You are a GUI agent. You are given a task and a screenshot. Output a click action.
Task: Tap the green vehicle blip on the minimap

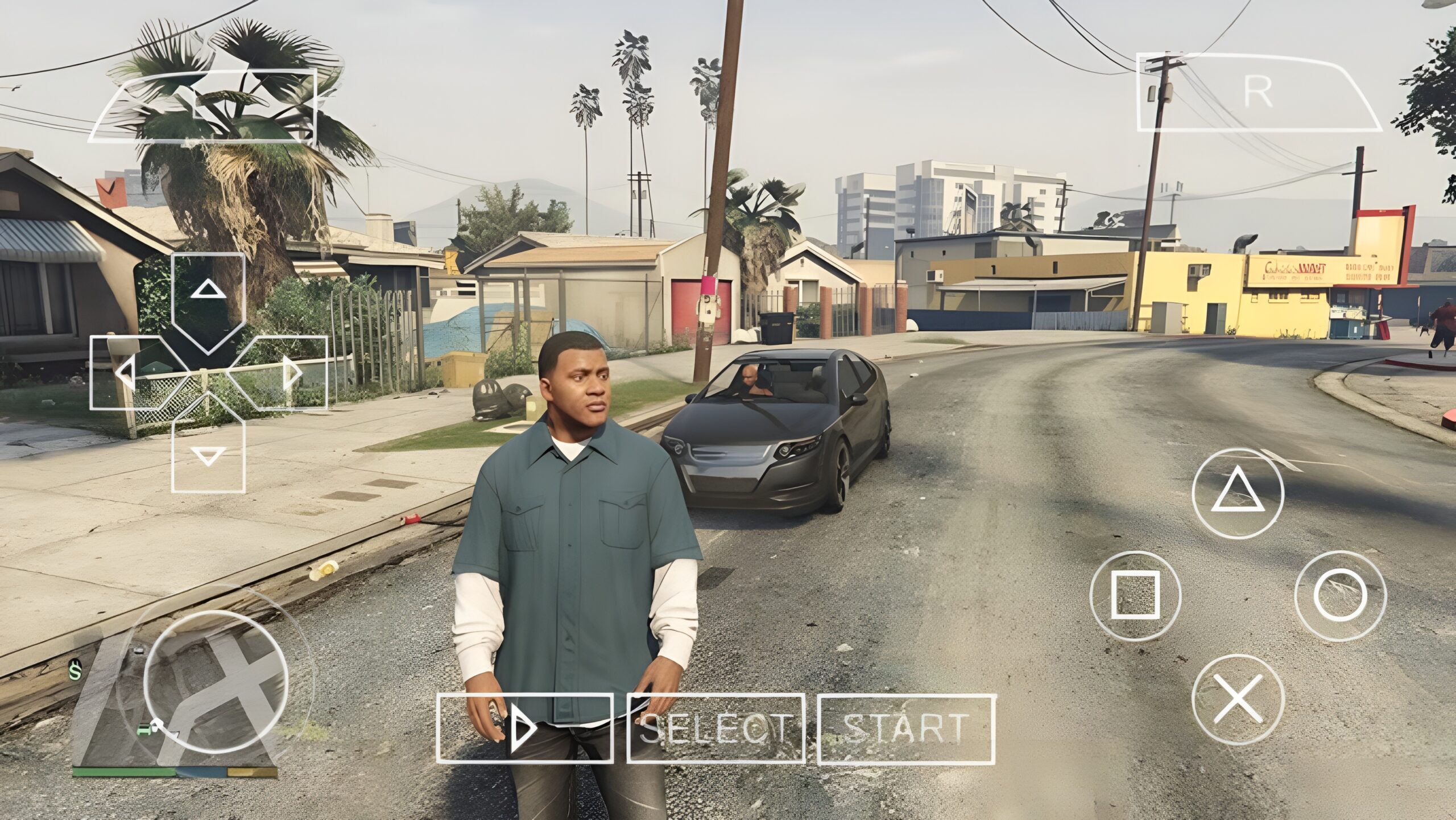144,730
